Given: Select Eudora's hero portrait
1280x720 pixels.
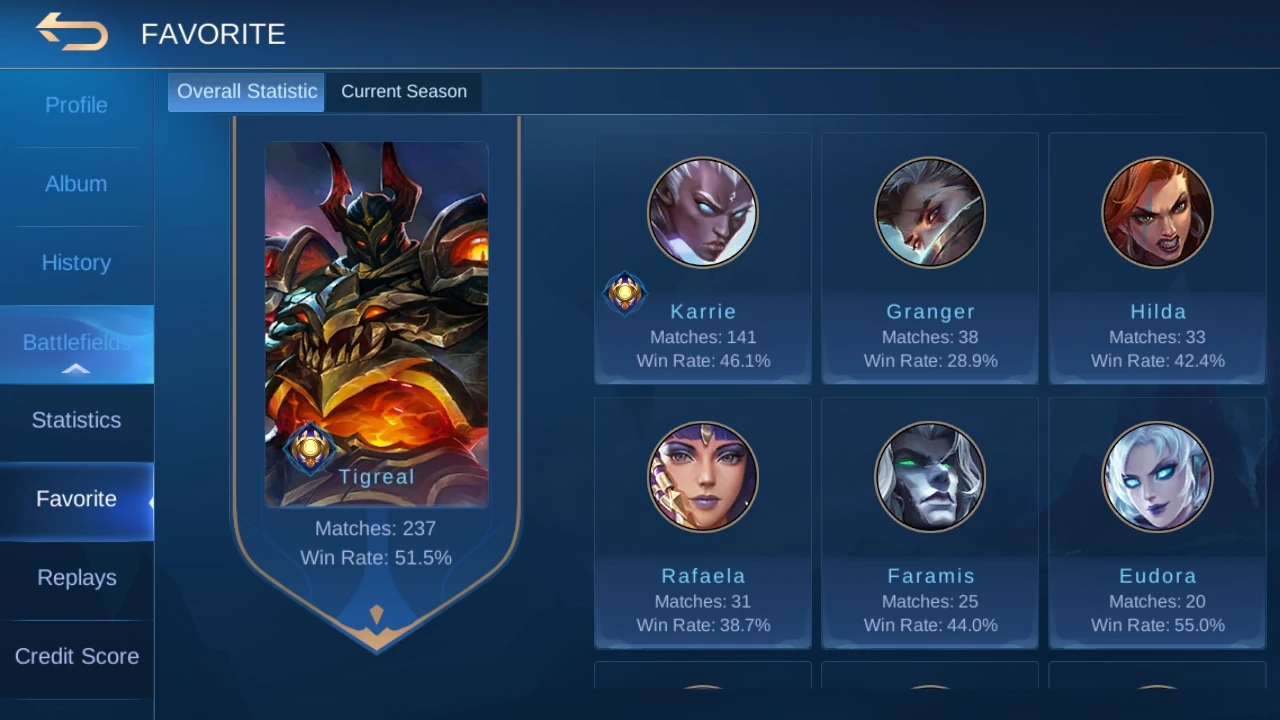Looking at the screenshot, I should click(1157, 477).
